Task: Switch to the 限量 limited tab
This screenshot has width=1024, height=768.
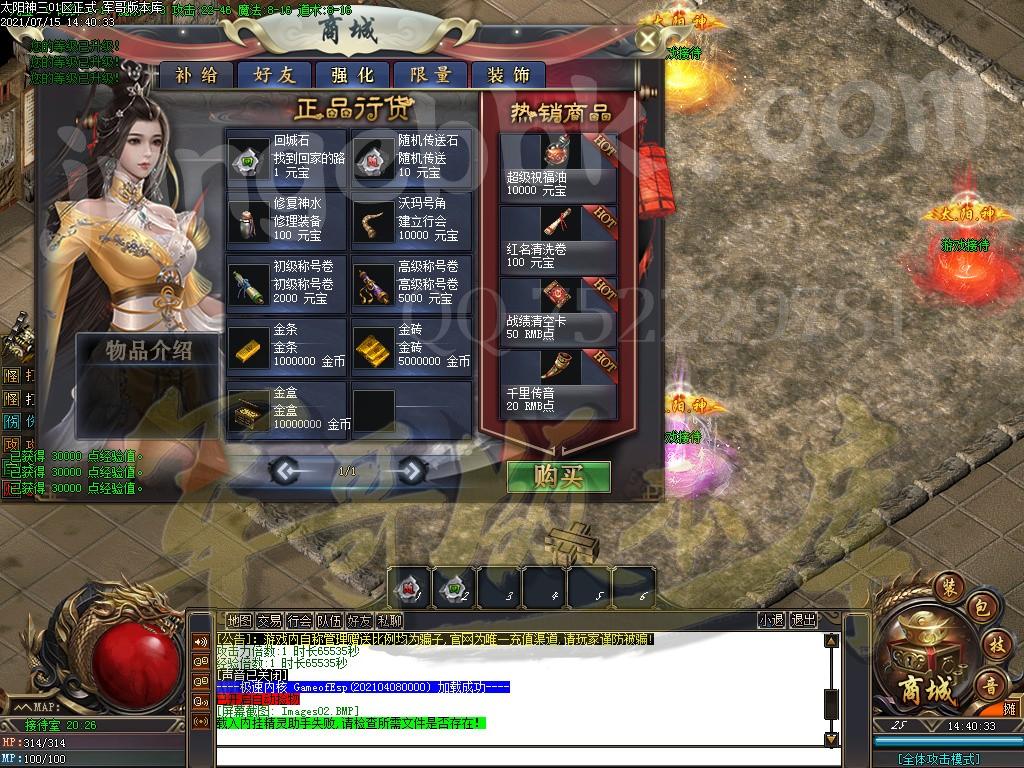Action: click(x=430, y=75)
